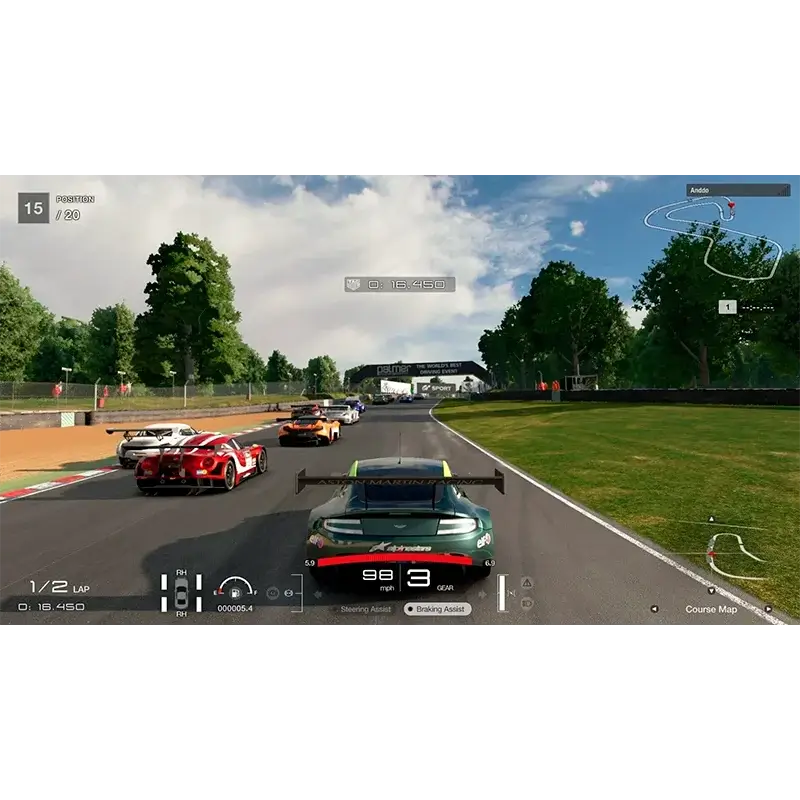Select the tire wear car diagram
This screenshot has height=800, width=800.
(181, 592)
